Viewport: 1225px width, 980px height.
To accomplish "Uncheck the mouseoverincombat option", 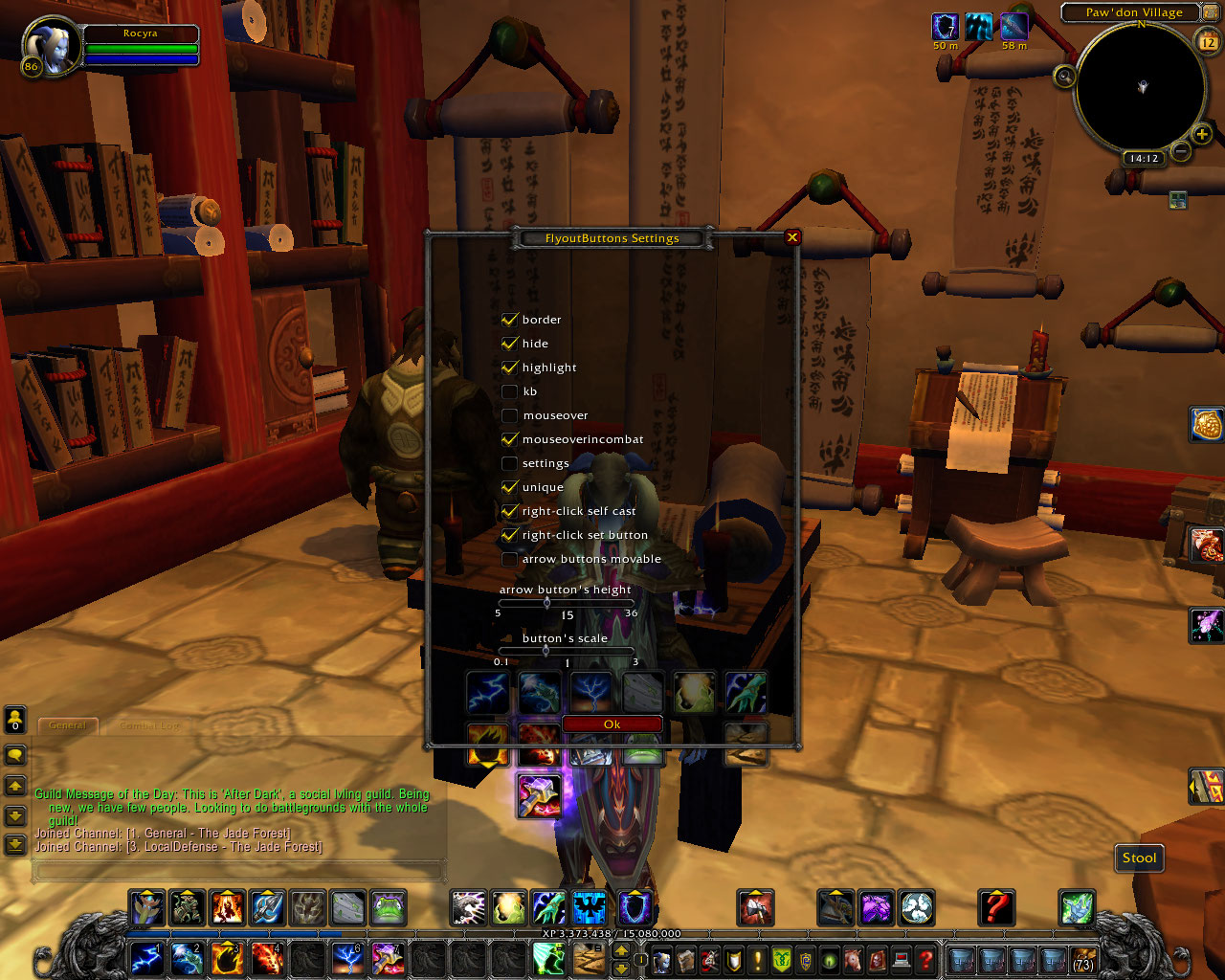I will pos(509,439).
